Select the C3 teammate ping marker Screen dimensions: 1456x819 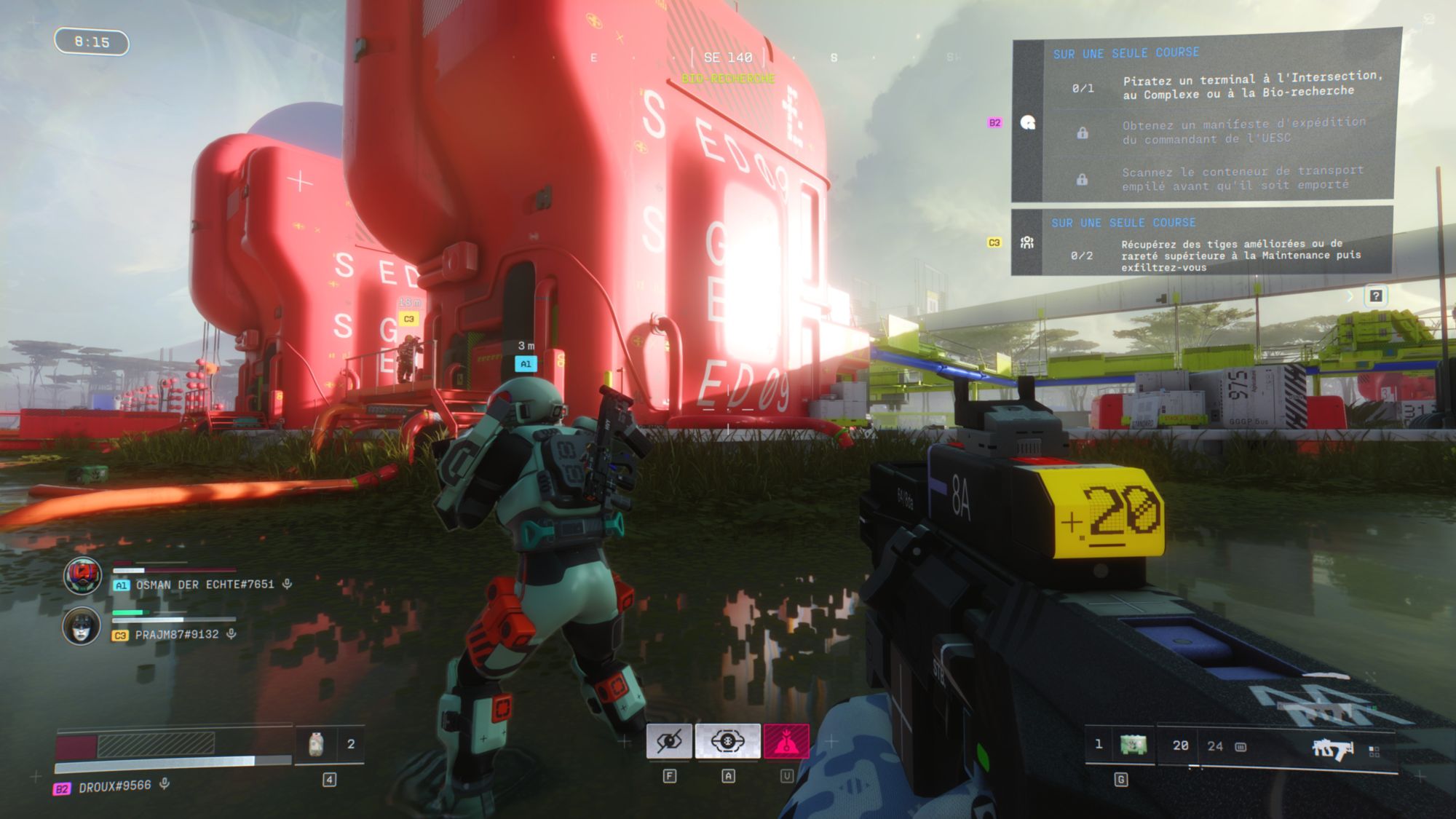pos(409,319)
